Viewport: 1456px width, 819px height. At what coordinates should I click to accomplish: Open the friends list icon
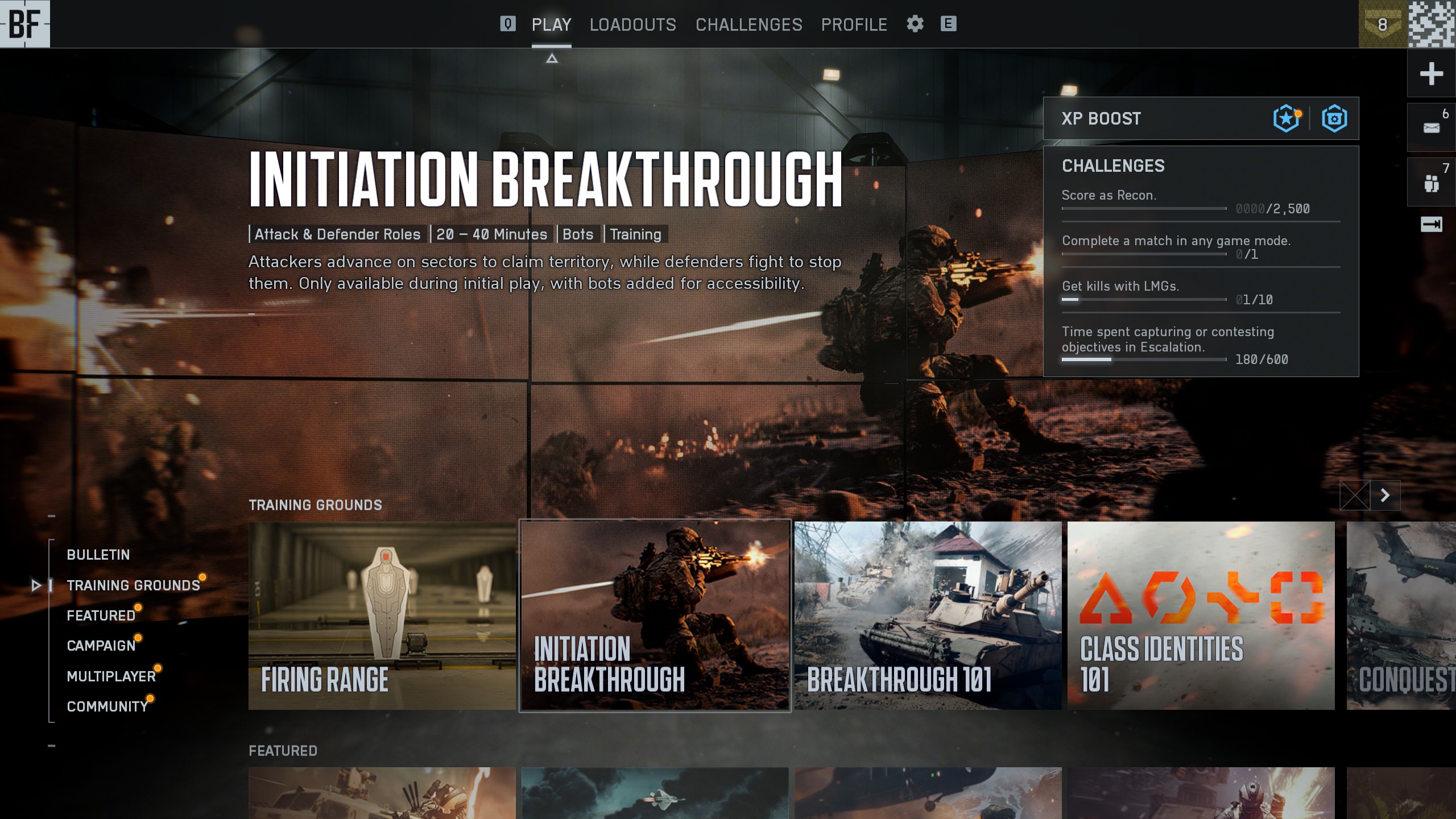click(1431, 183)
